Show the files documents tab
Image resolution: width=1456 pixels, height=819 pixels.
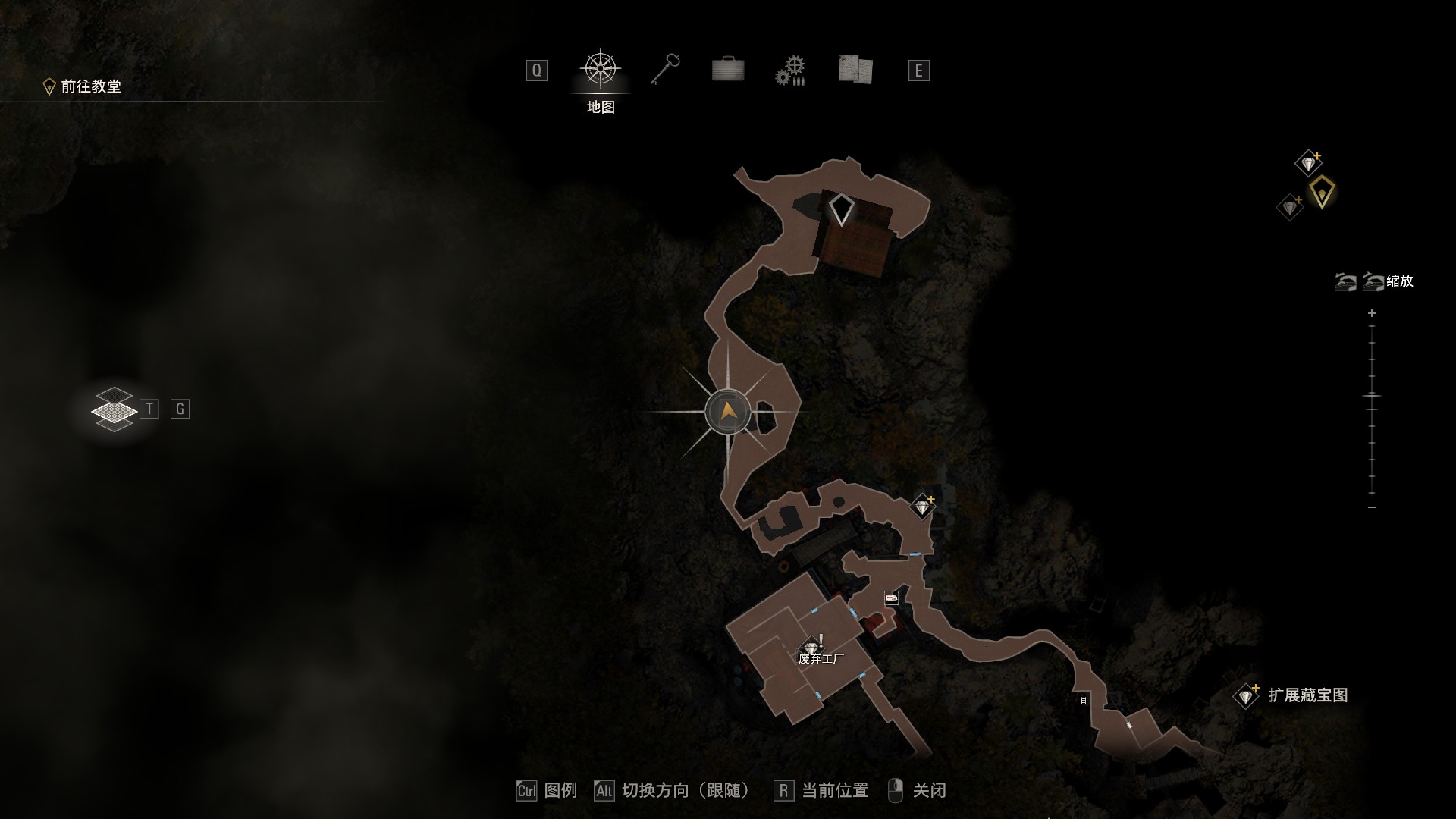[855, 70]
